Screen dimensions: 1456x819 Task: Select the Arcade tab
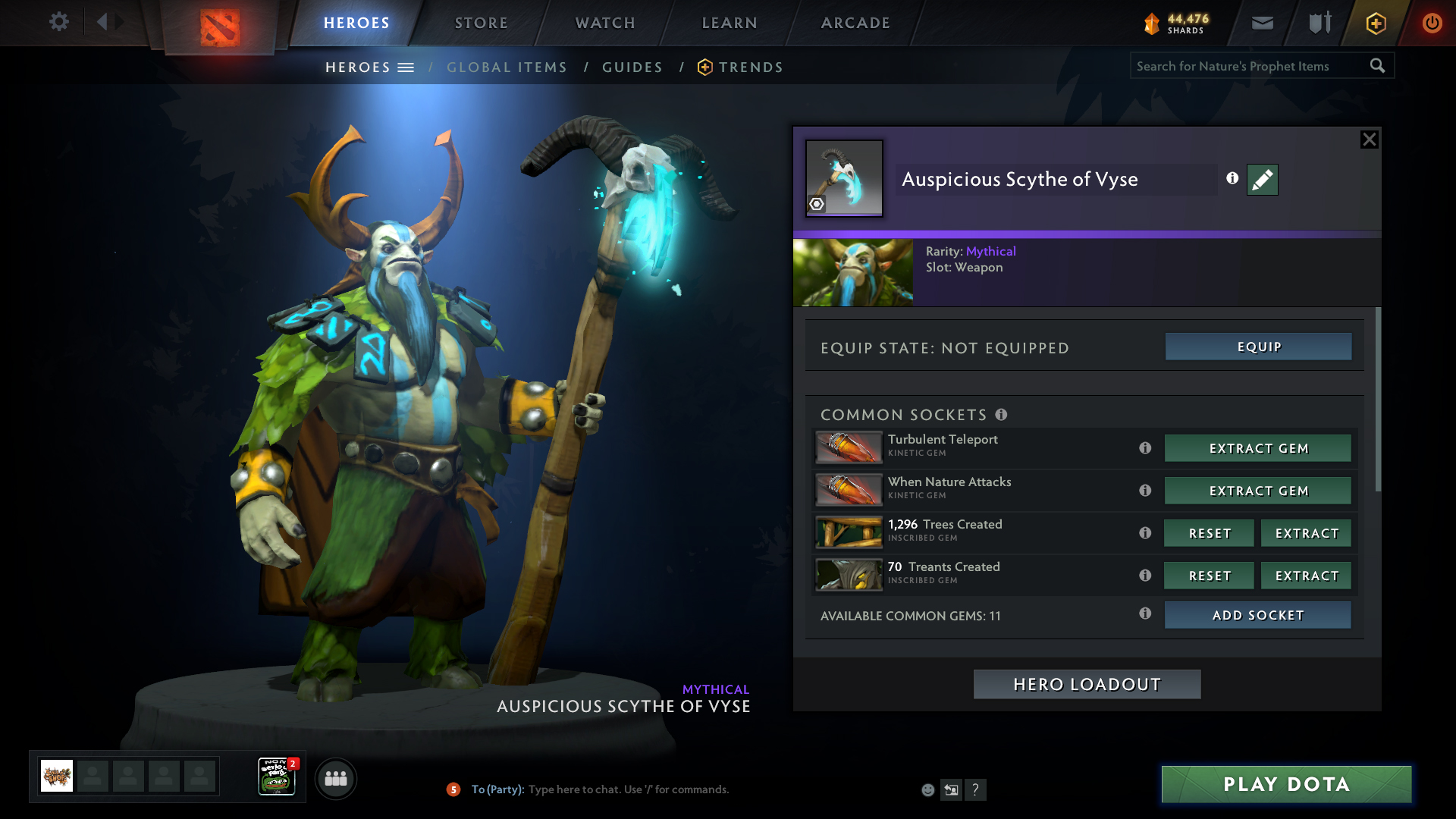pyautogui.click(x=855, y=23)
